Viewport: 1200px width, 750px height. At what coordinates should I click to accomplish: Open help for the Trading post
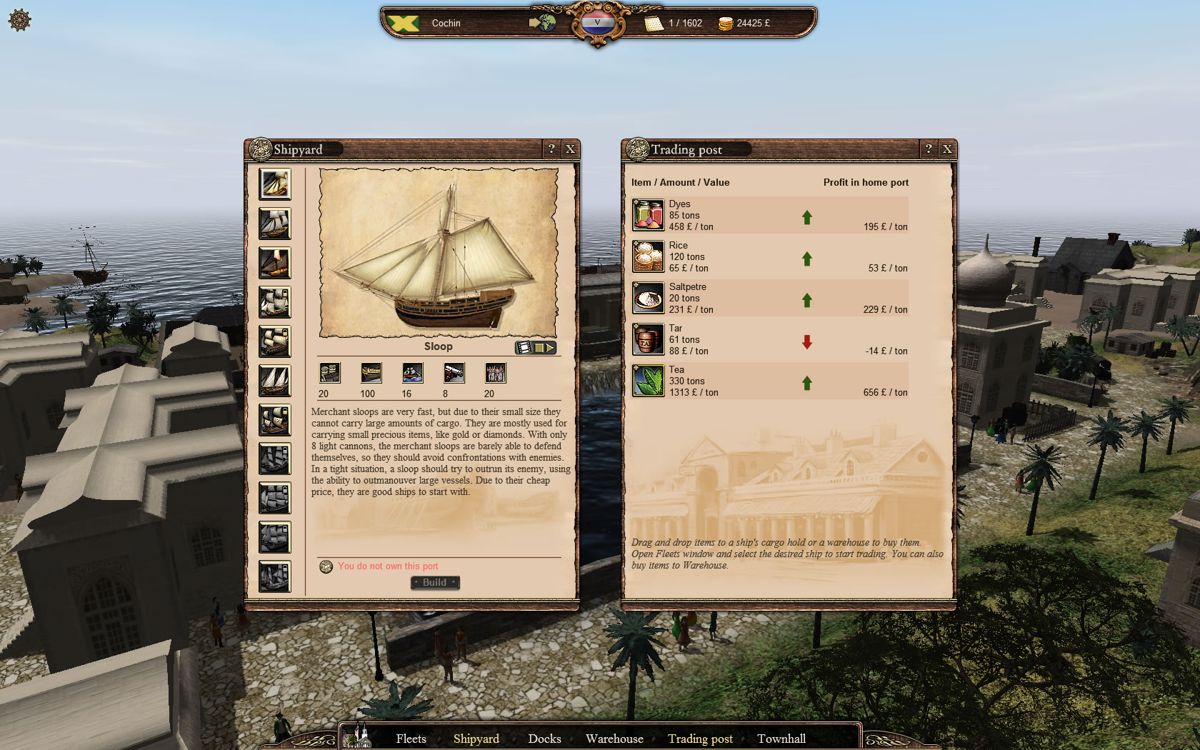pos(928,149)
